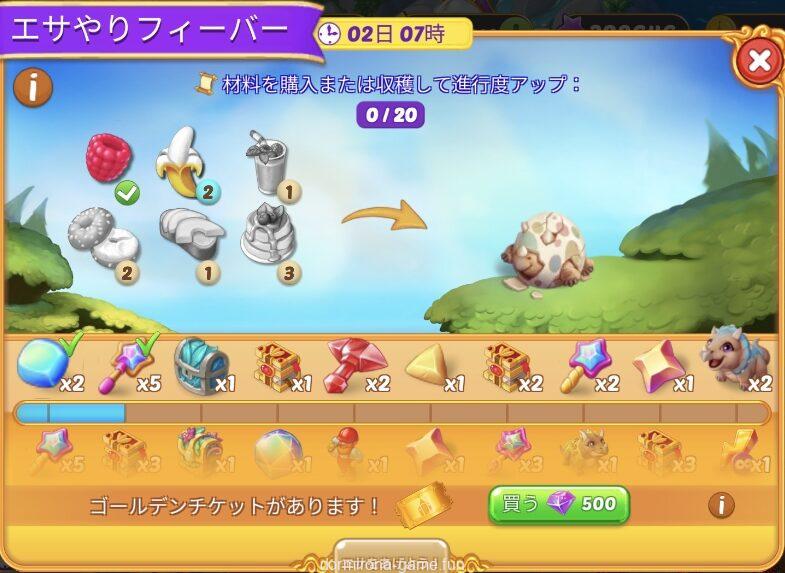The height and width of the screenshot is (573, 785).
Task: Open the orange info button at top left
Action: tap(33, 89)
